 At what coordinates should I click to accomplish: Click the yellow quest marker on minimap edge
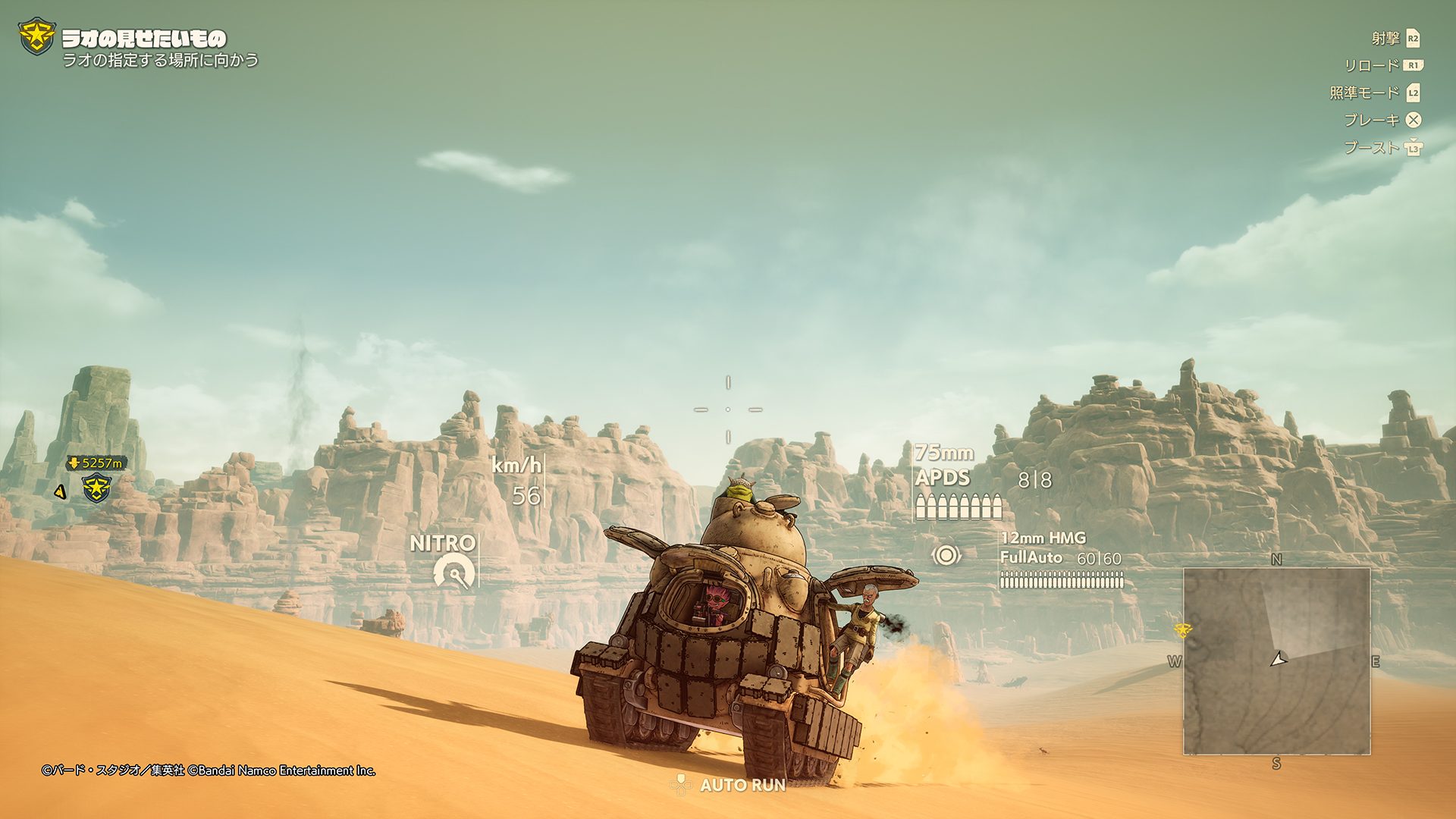point(1181,629)
